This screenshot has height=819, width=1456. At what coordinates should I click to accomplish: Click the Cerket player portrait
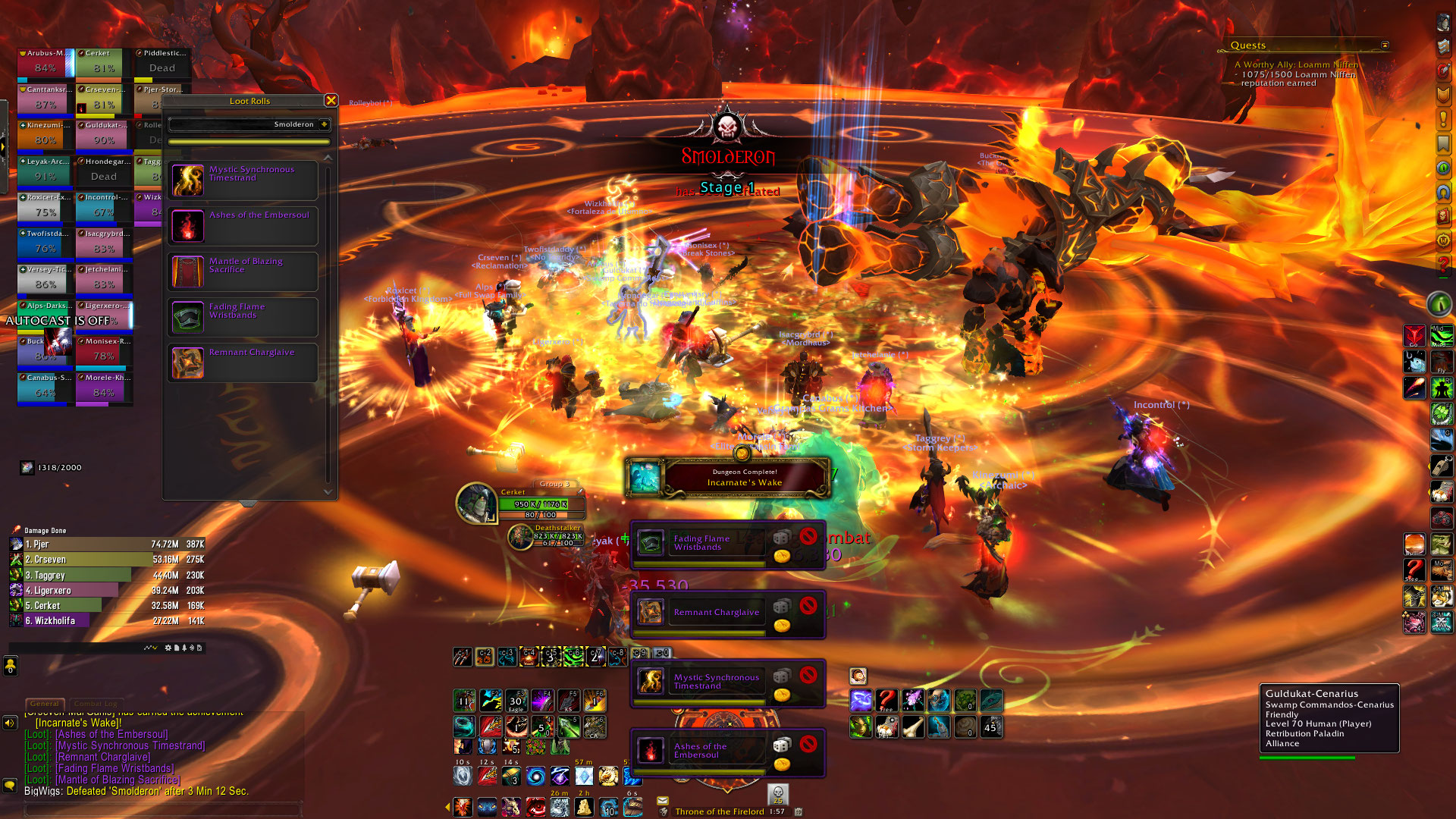476,503
